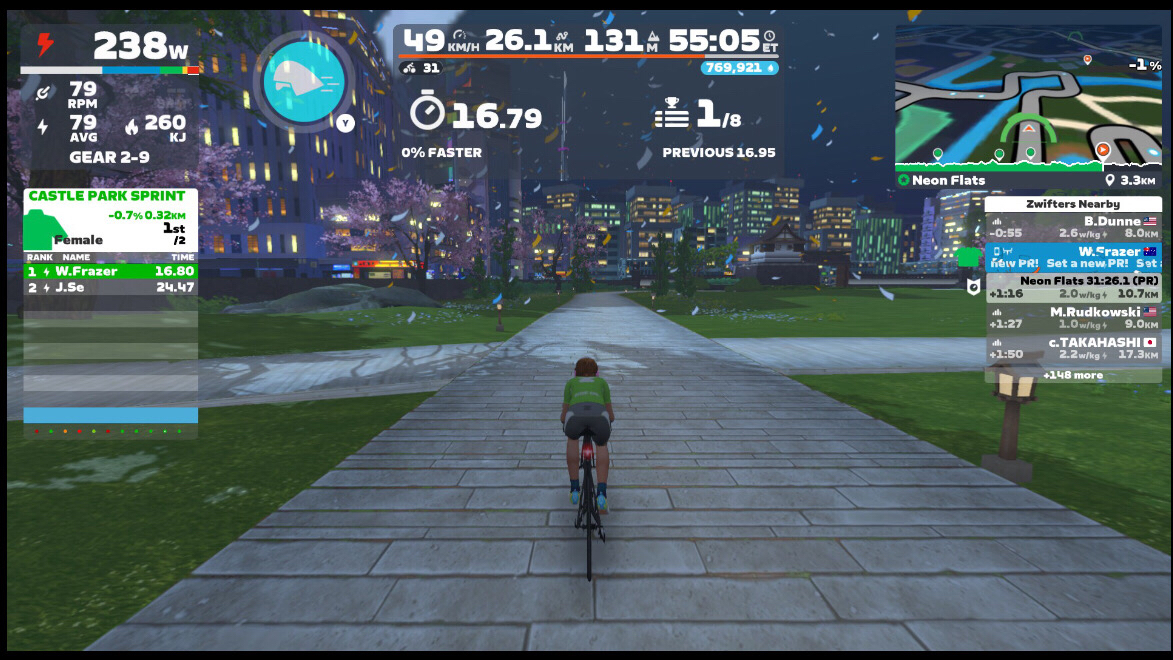
Task: Choose c.TAKAHASHI from nearby riders
Action: click(1073, 347)
